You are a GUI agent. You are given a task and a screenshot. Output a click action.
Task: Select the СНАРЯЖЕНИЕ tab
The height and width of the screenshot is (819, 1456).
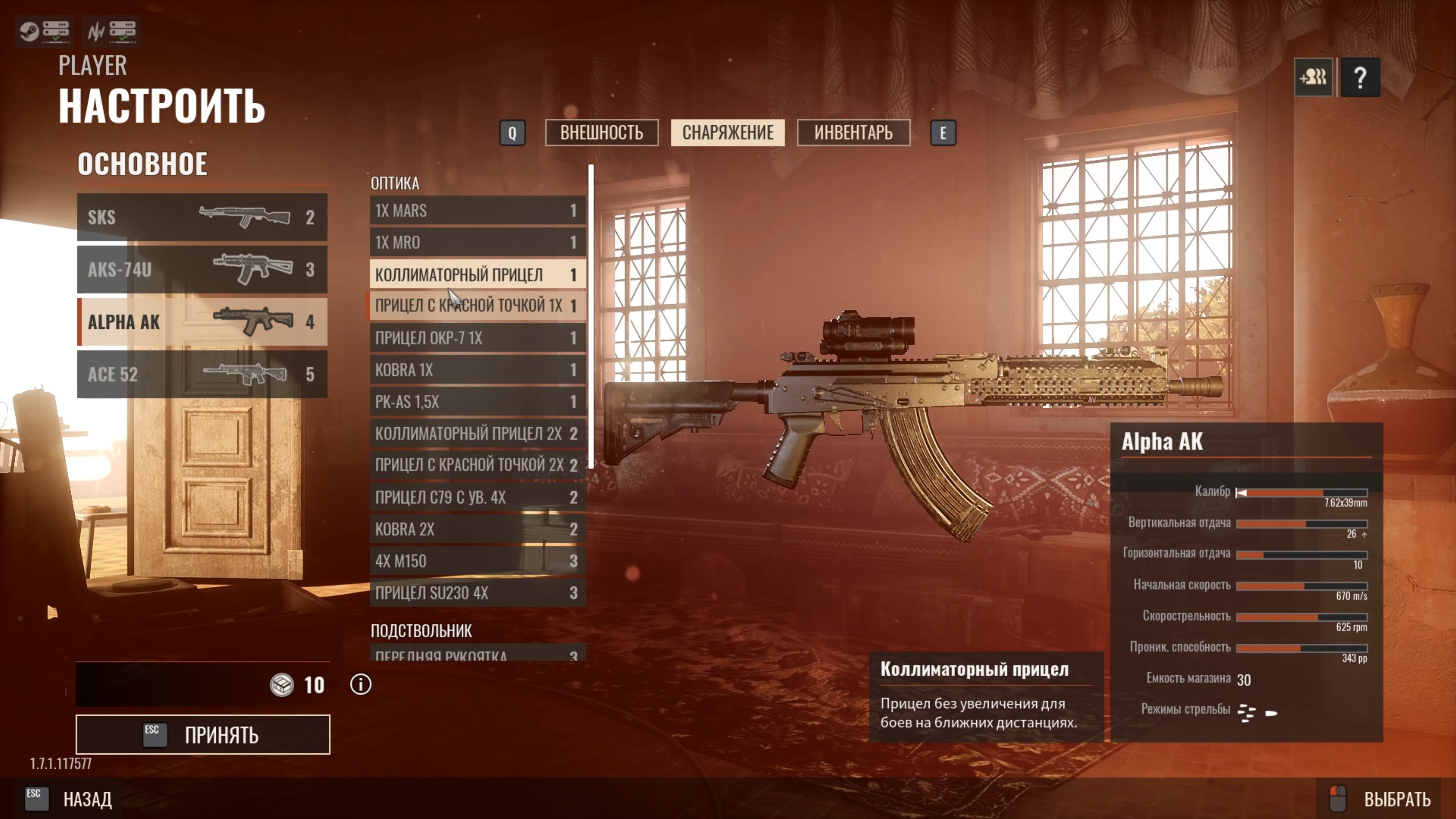[728, 133]
